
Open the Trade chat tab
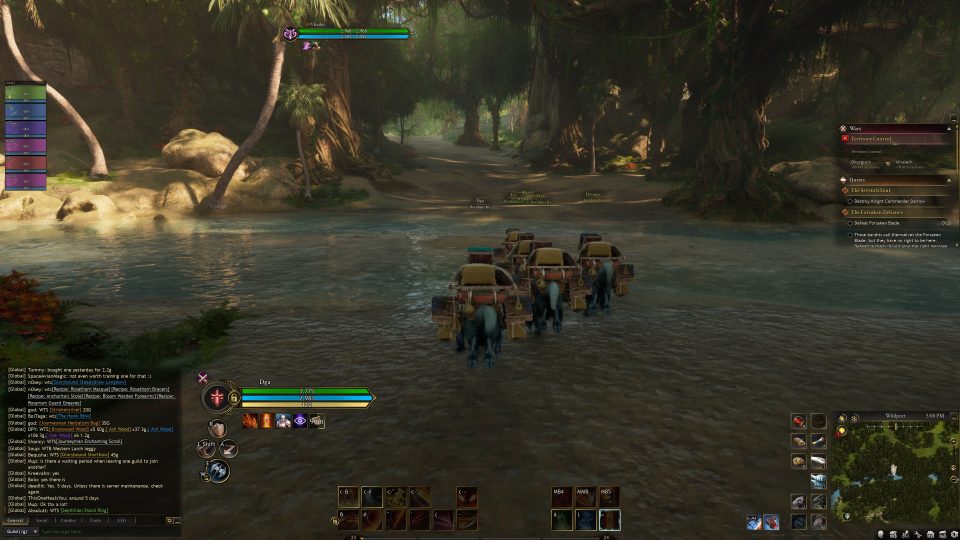(x=95, y=521)
